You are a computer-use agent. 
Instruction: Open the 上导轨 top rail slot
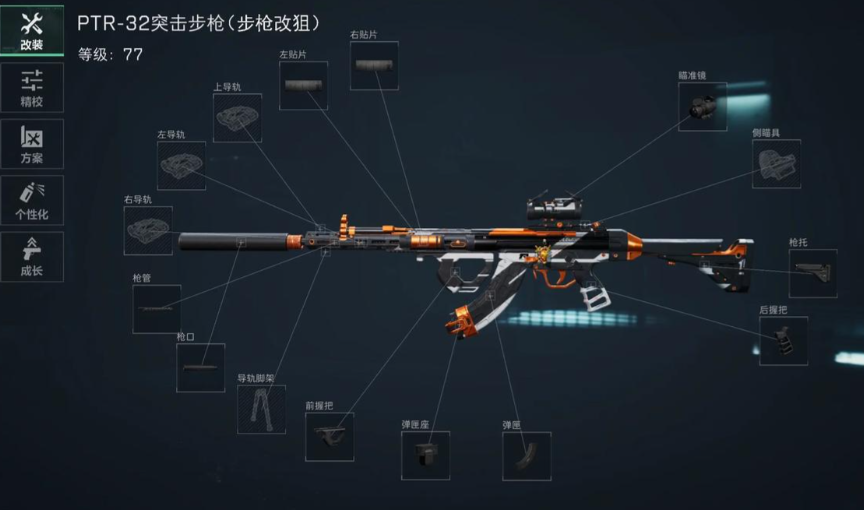tap(237, 118)
